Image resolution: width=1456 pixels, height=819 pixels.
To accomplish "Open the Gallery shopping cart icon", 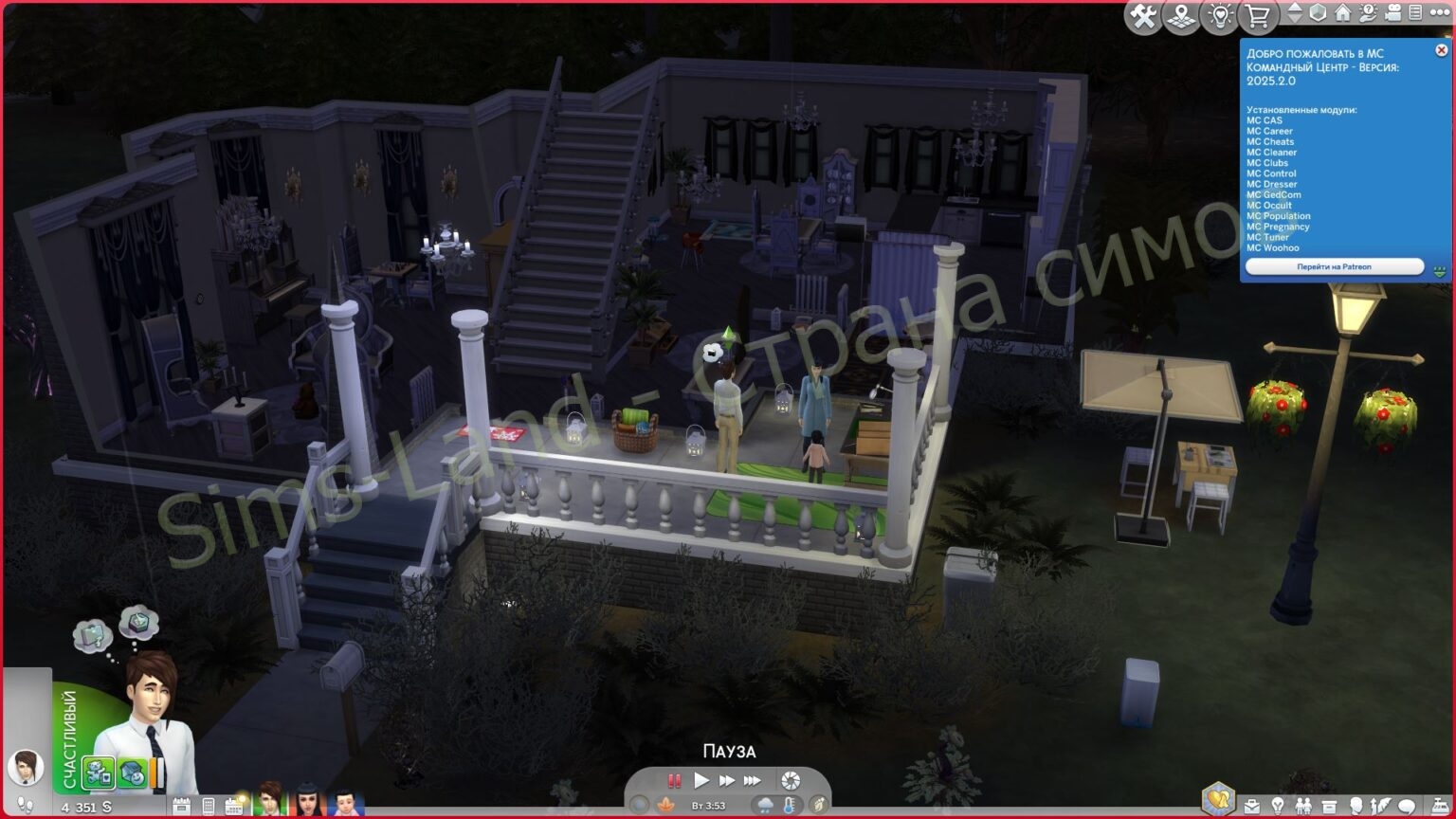I will pos(1257,16).
